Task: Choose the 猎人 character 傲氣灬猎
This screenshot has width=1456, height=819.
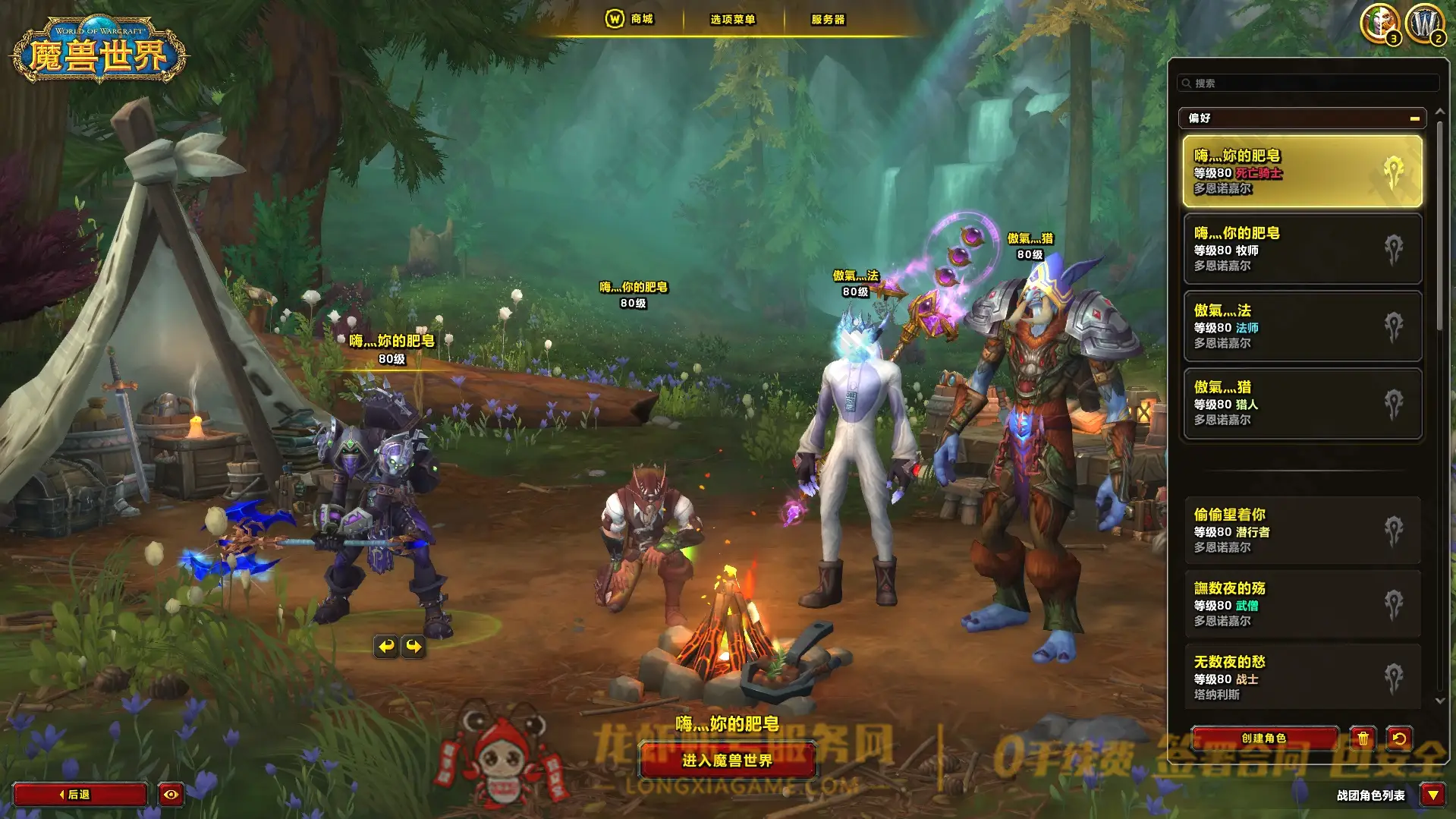Action: pyautogui.click(x=1302, y=403)
